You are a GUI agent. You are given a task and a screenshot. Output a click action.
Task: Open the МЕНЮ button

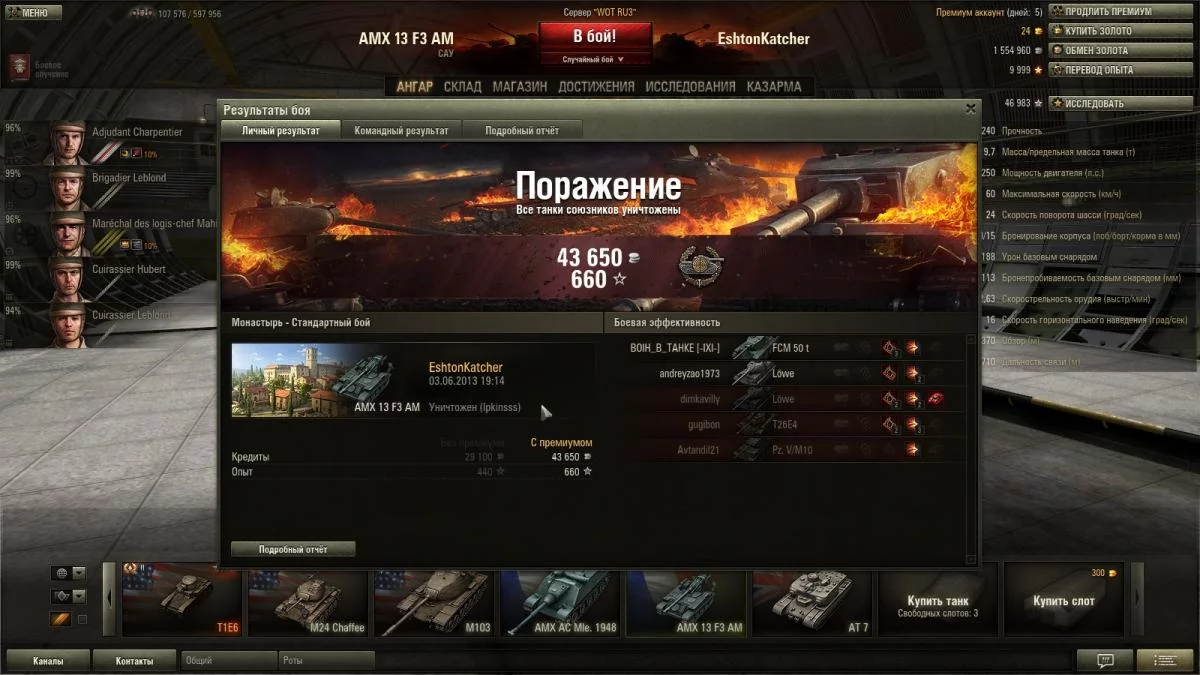[x=34, y=13]
